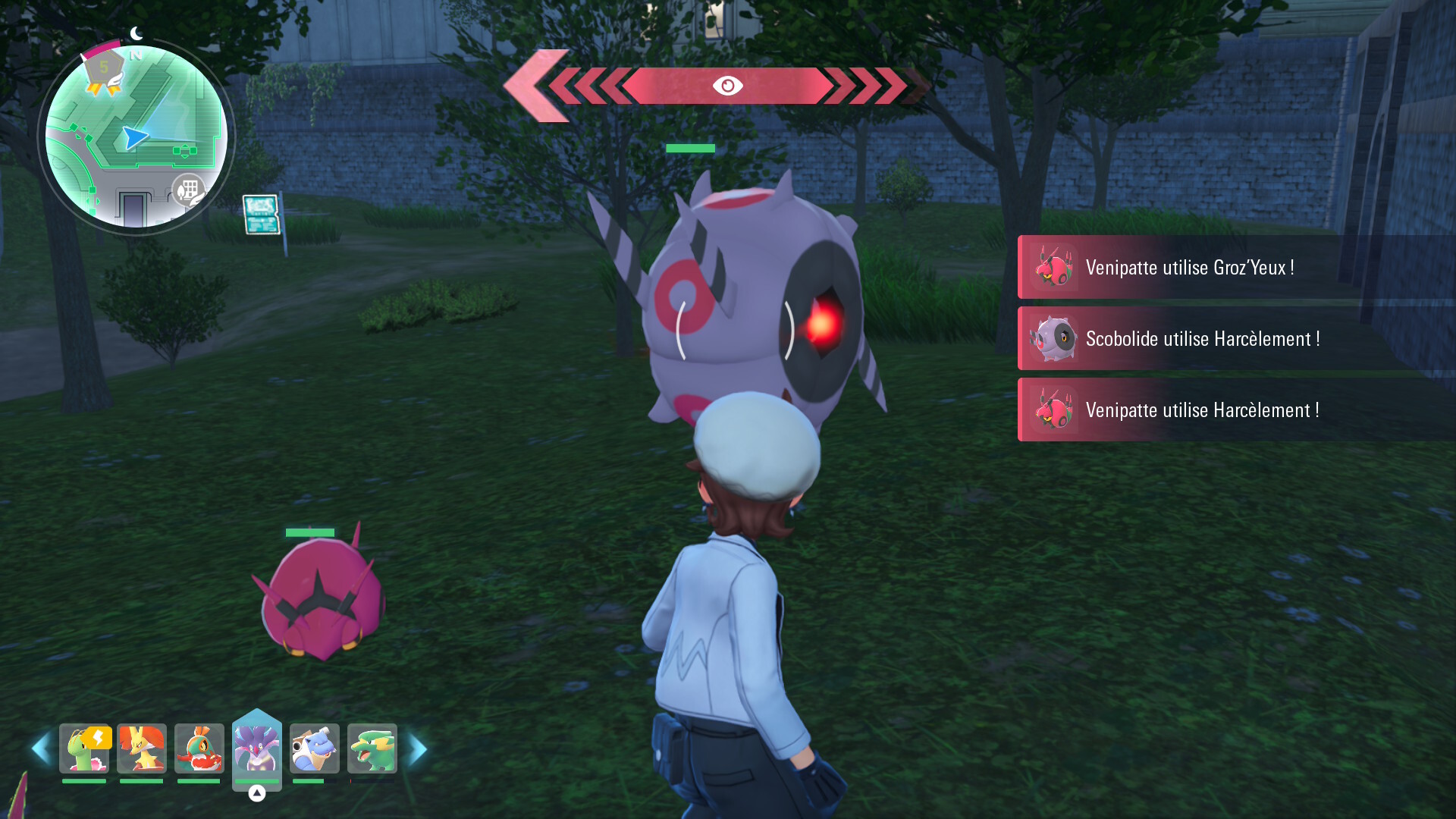The width and height of the screenshot is (1456, 819).
Task: Click the left party scroll arrow
Action: pos(40,749)
